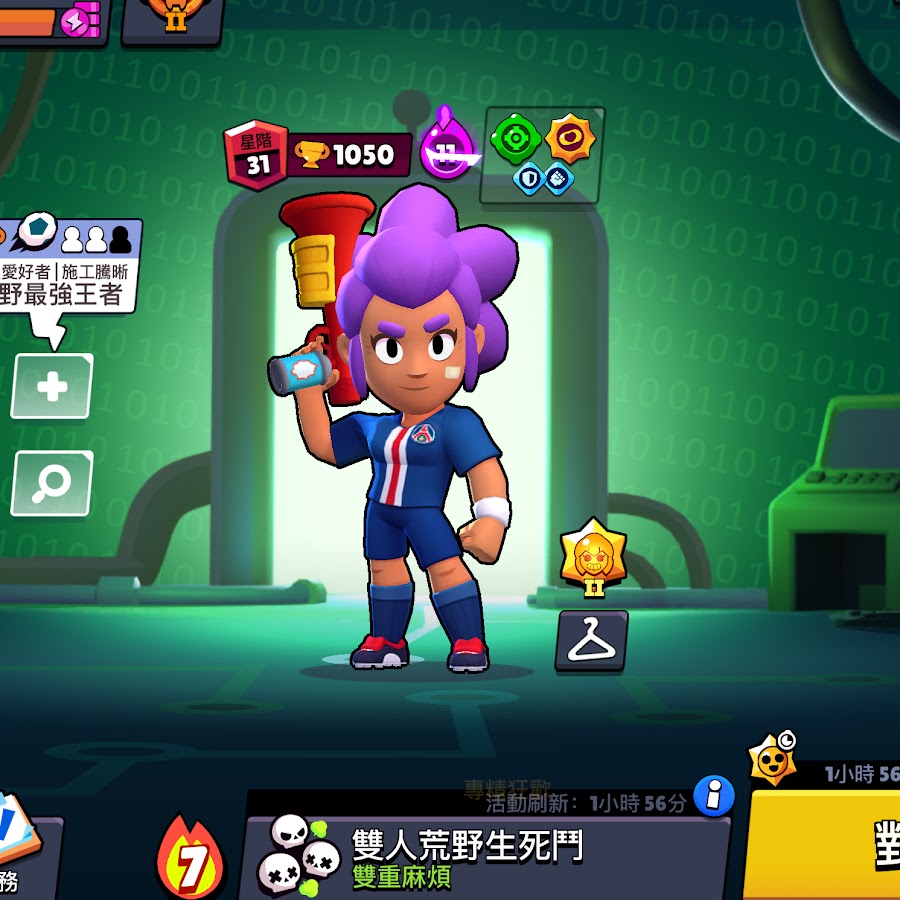Screen dimensions: 900x900
Task: Tap the purple power level 11 icon
Action: (x=447, y=153)
